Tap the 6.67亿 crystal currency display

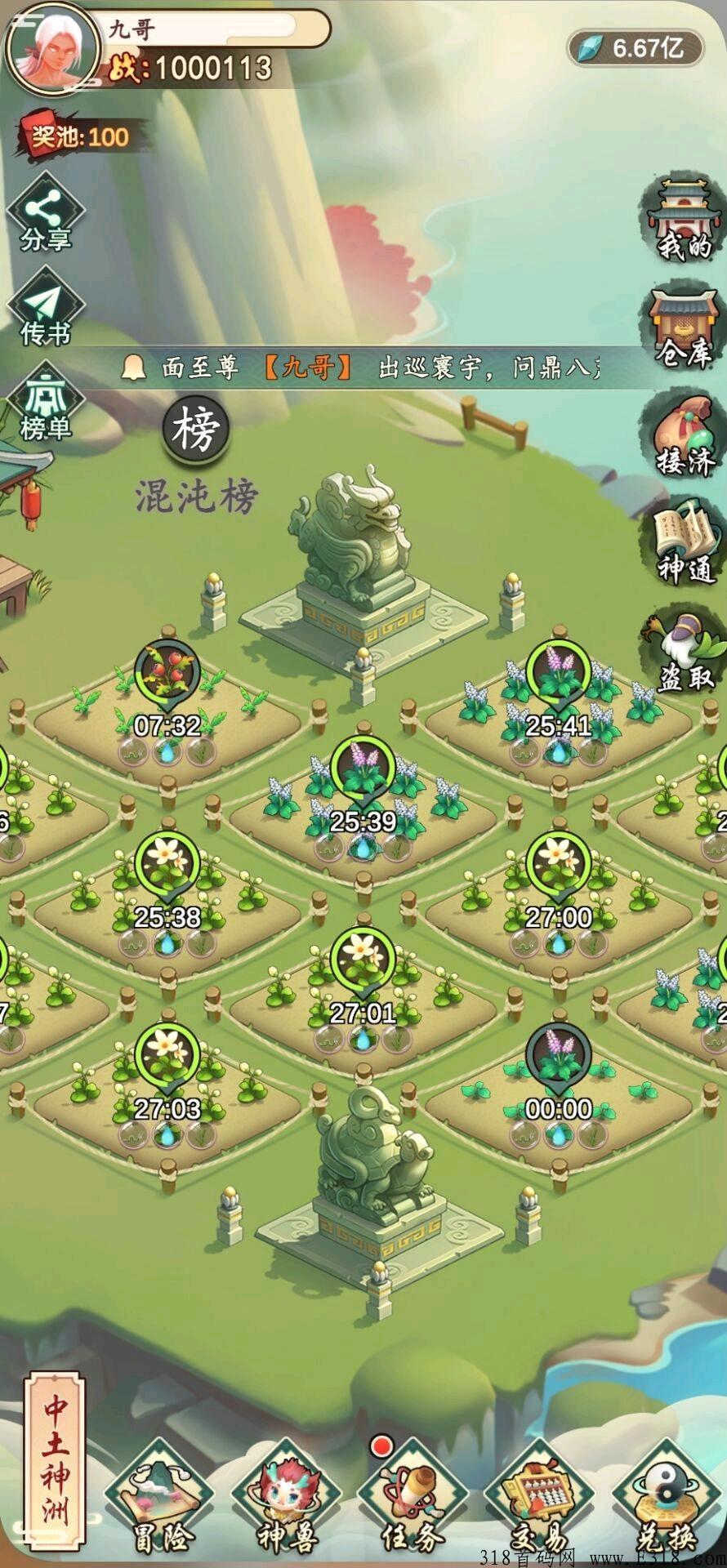click(x=637, y=47)
